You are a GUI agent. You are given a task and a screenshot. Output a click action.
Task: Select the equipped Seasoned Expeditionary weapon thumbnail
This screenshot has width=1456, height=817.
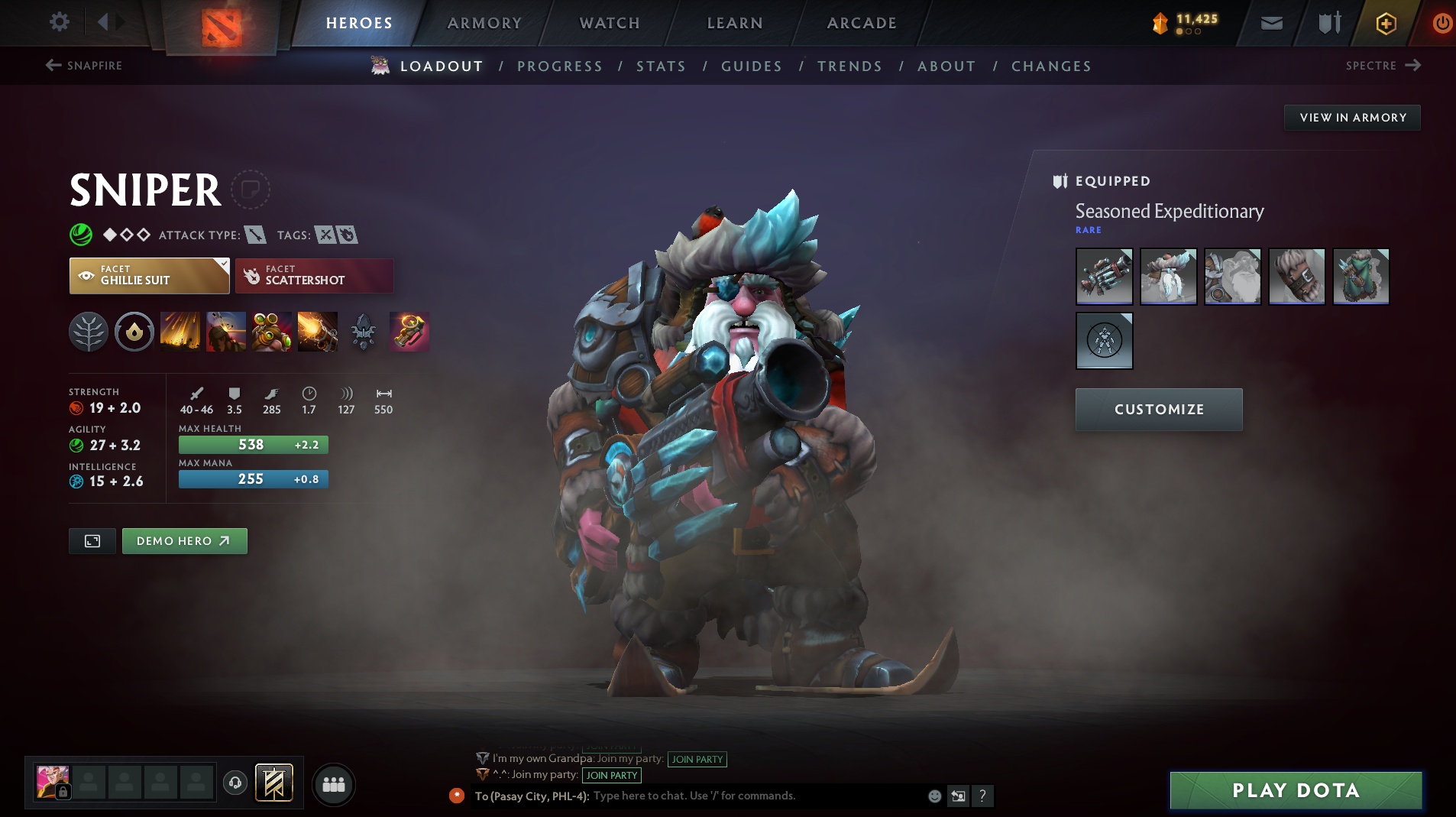tap(1105, 277)
